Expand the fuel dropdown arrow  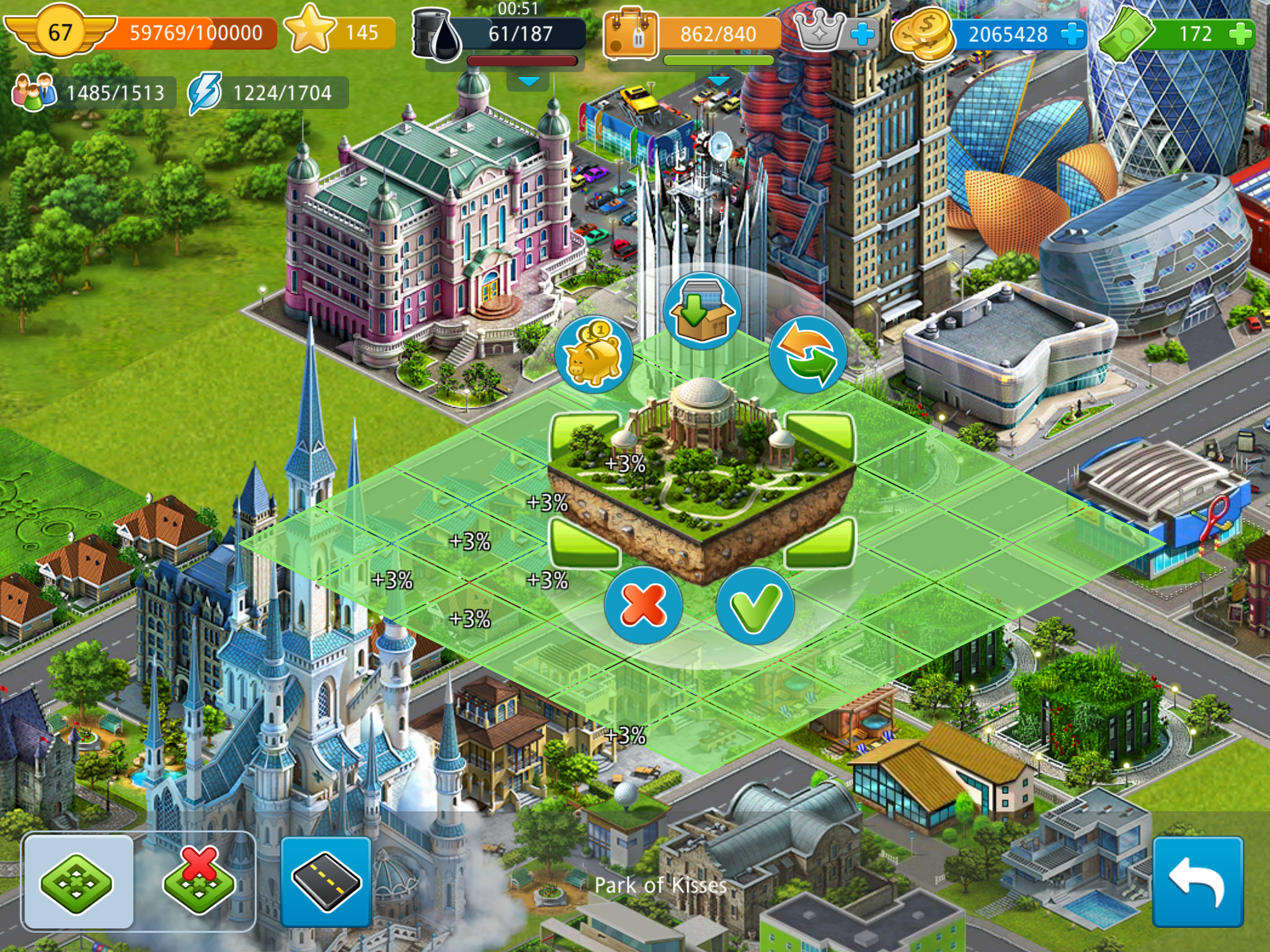(x=528, y=82)
